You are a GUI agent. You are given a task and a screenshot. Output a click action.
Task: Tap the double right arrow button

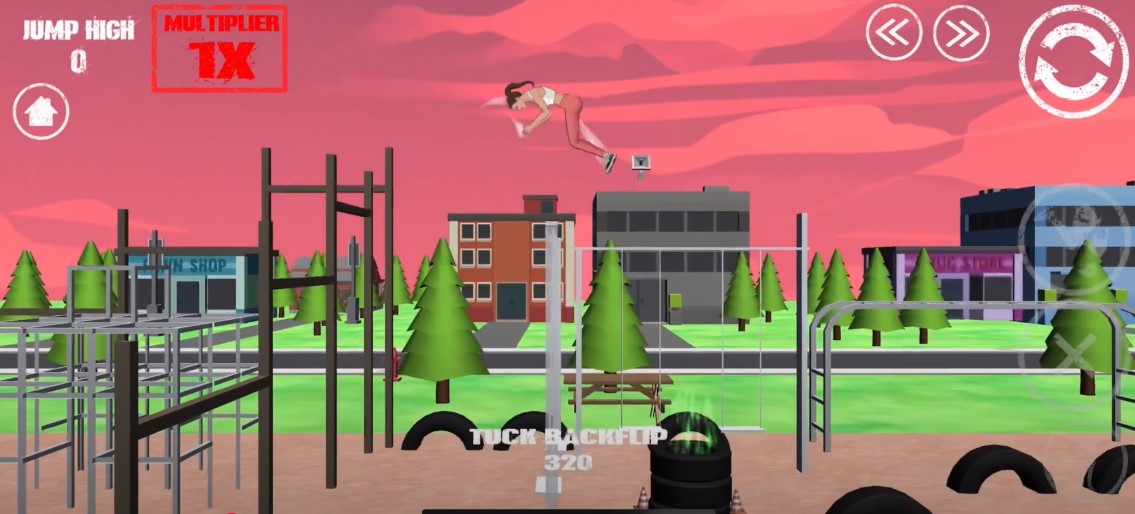coord(961,33)
